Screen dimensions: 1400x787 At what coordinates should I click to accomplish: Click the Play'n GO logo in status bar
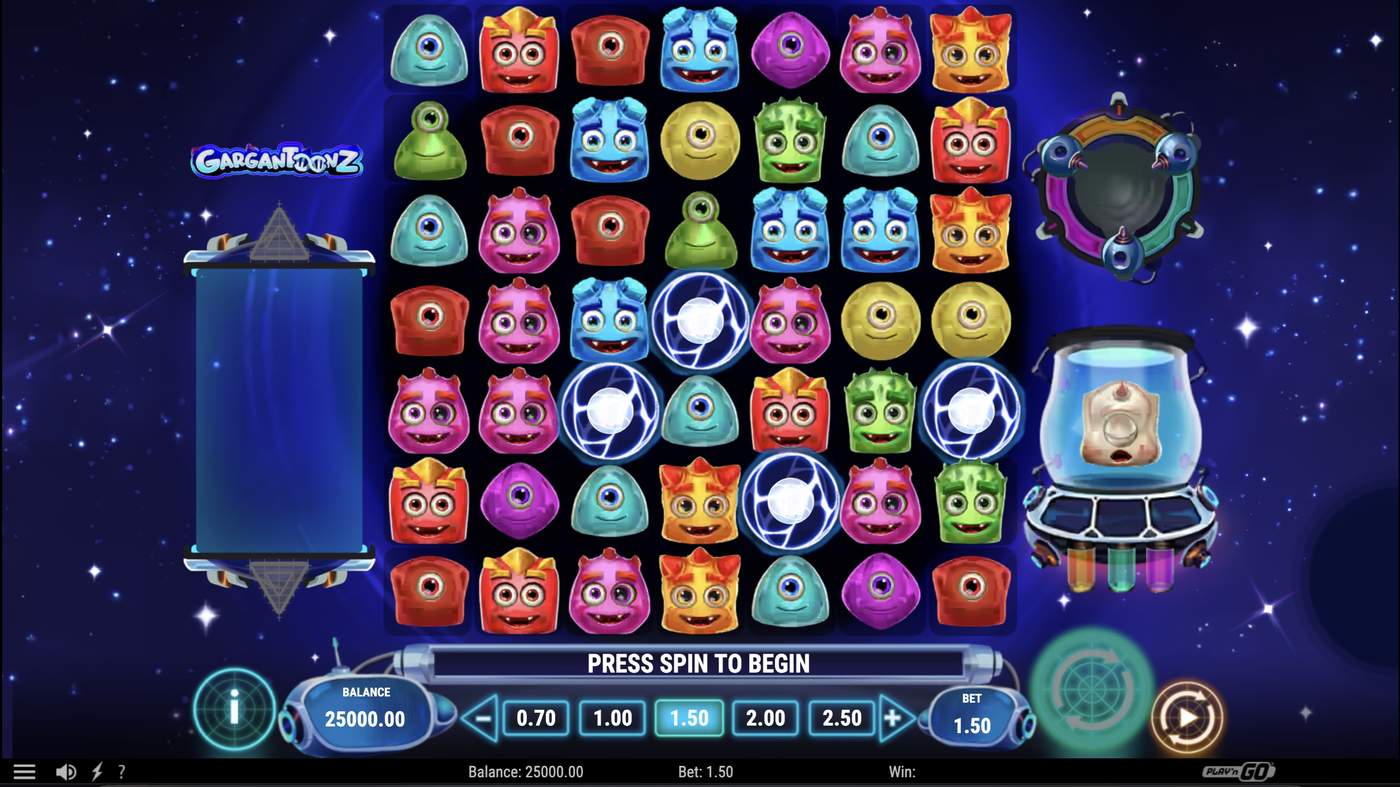pos(1239,770)
